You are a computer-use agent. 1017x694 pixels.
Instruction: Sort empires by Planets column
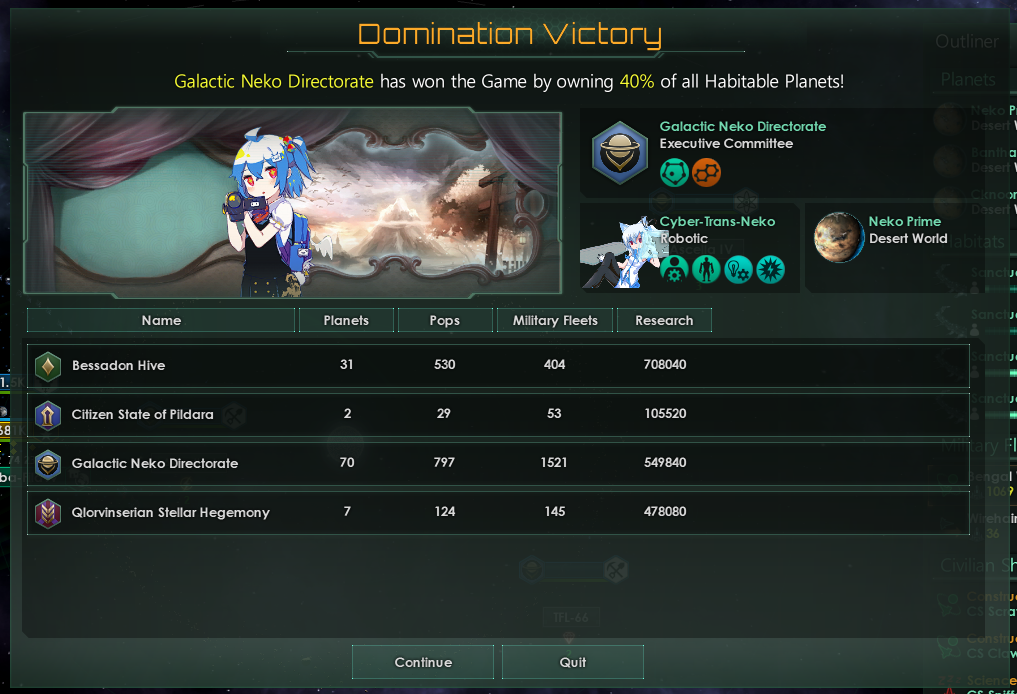(x=346, y=320)
